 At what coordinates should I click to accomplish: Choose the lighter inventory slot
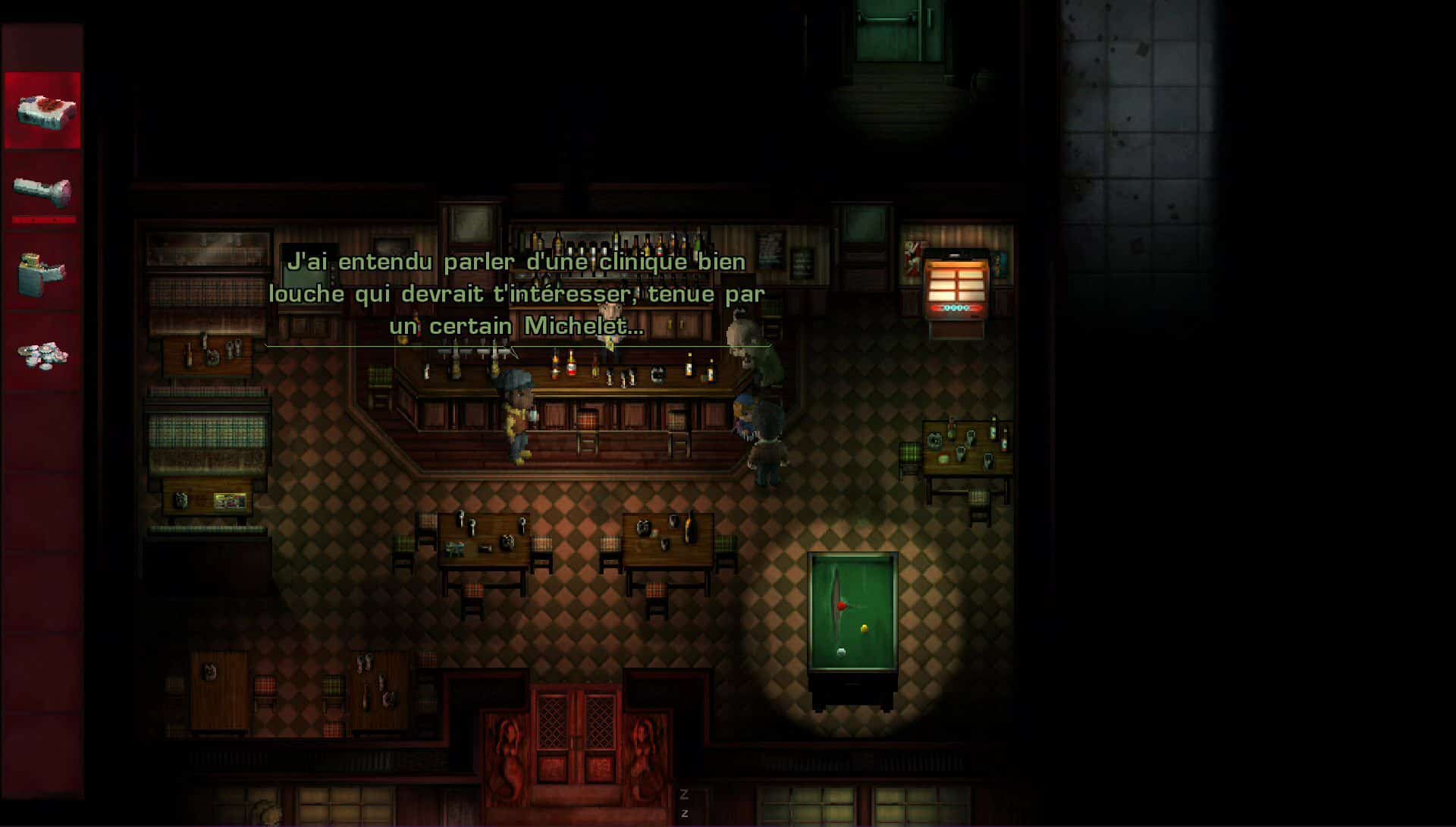42,272
